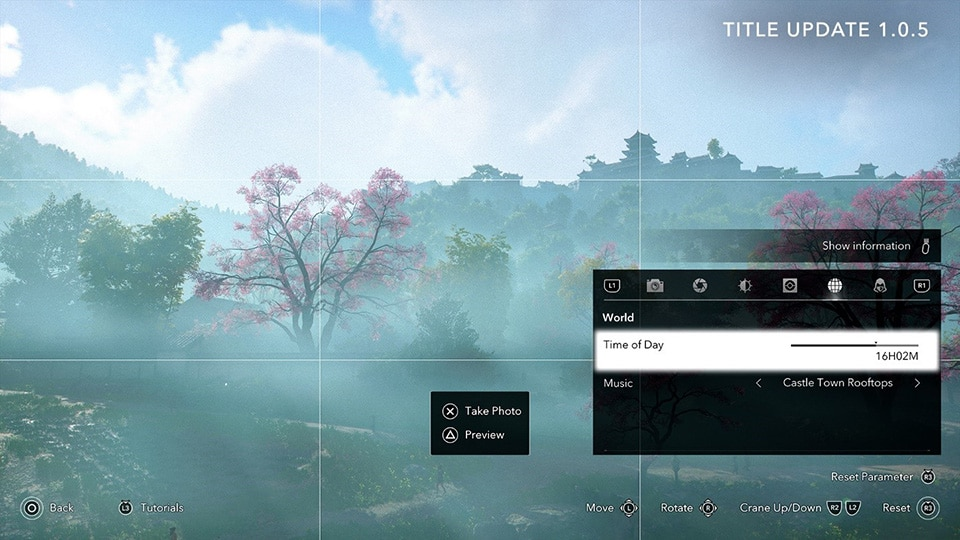The width and height of the screenshot is (960, 540).
Task: Open the Tutorials
Action: click(151, 508)
